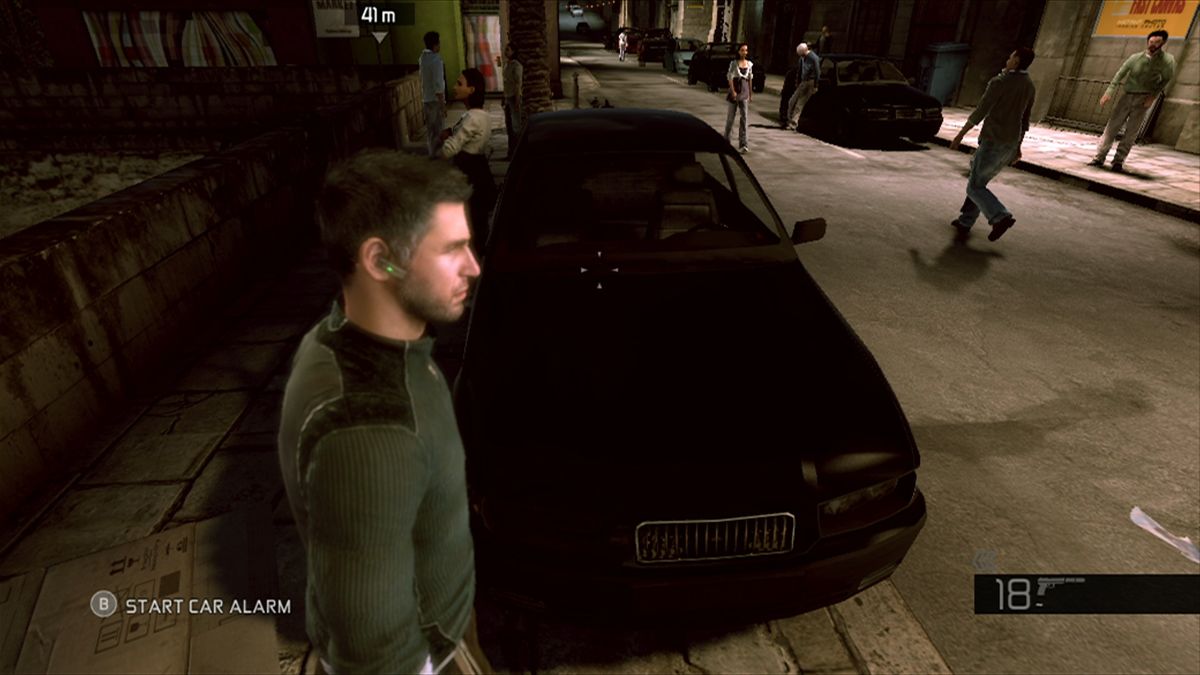Click the 41 m objective waypoint marker
The height and width of the screenshot is (675, 1200).
pos(379,15)
